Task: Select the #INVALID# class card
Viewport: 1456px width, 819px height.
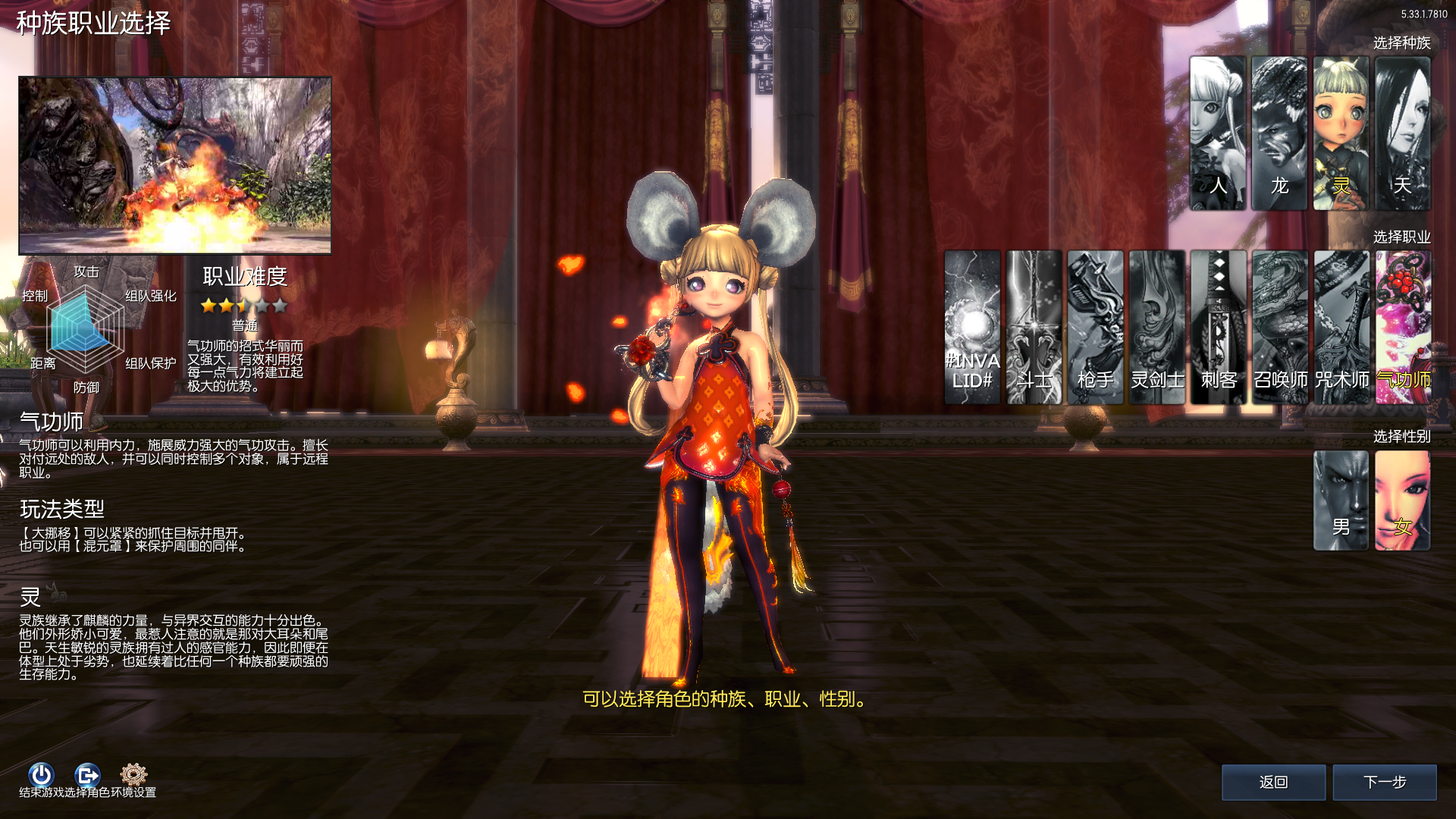Action: coord(972,327)
